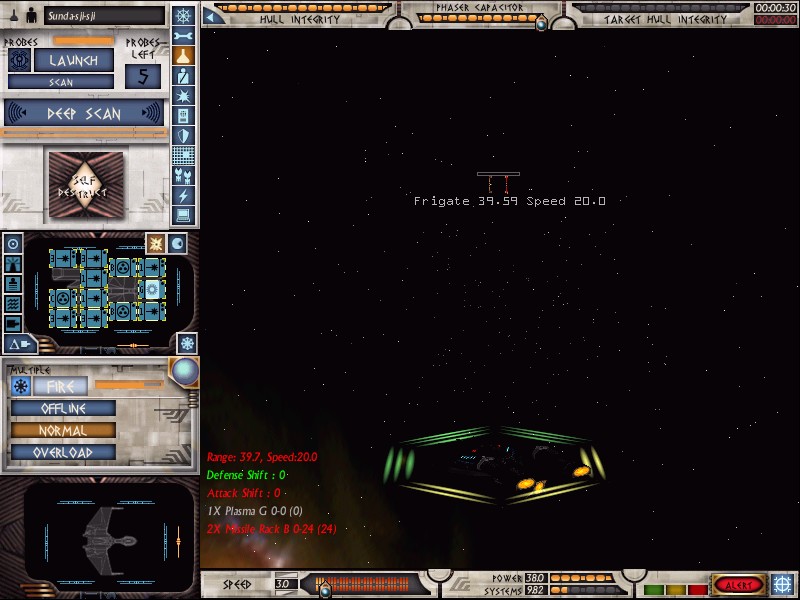The width and height of the screenshot is (800, 600).
Task: Click the explosion icon above weapons display
Action: tap(156, 243)
